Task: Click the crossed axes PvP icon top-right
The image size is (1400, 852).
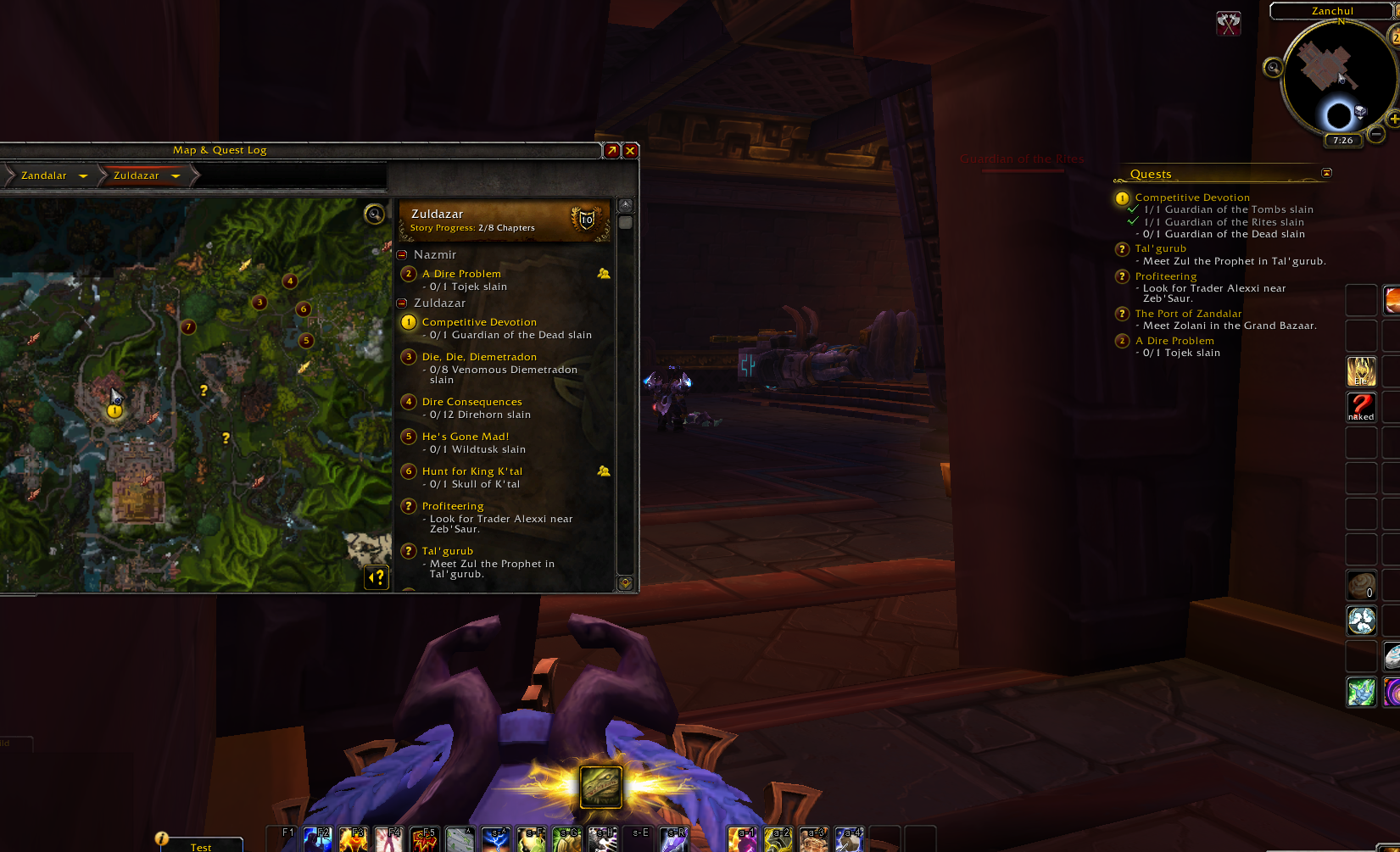Action: [1228, 23]
